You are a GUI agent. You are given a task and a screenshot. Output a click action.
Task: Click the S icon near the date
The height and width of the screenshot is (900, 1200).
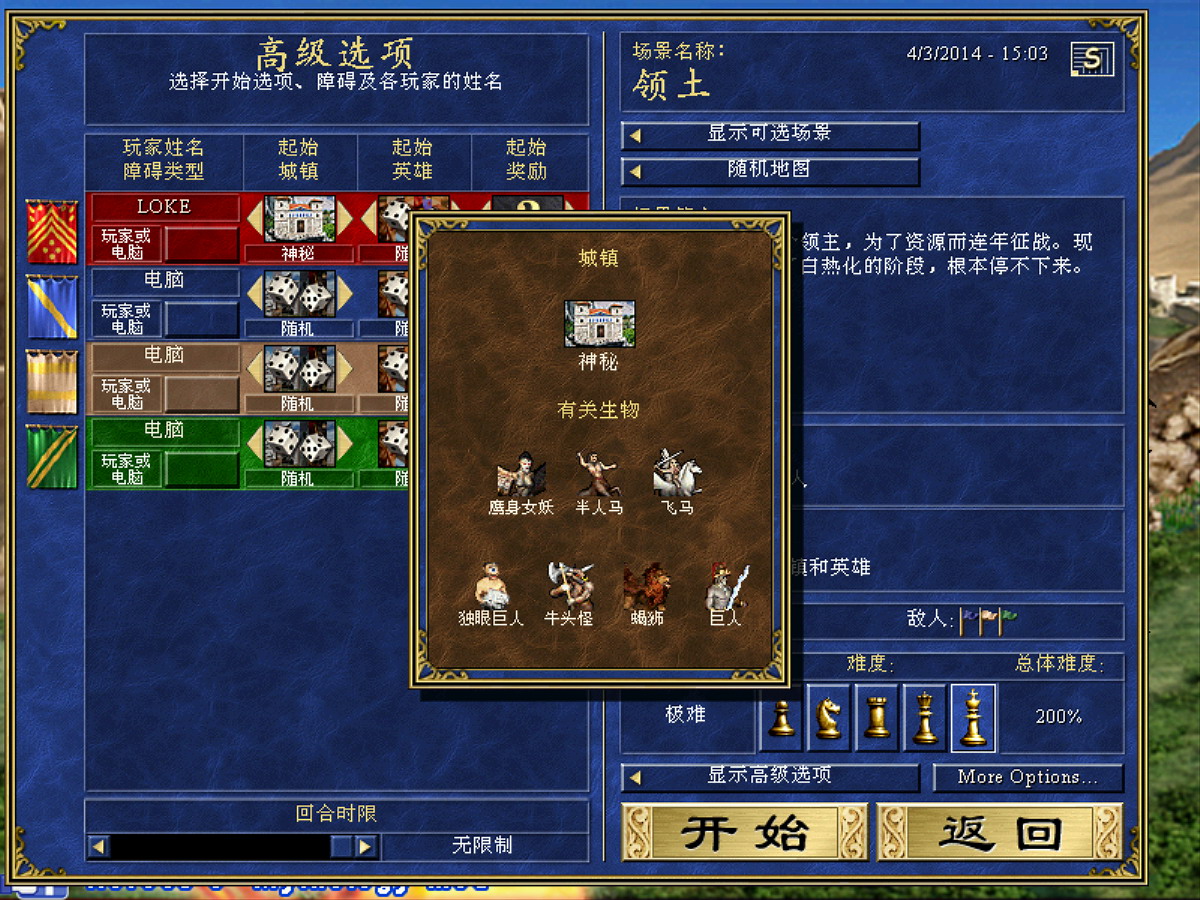[x=1092, y=58]
